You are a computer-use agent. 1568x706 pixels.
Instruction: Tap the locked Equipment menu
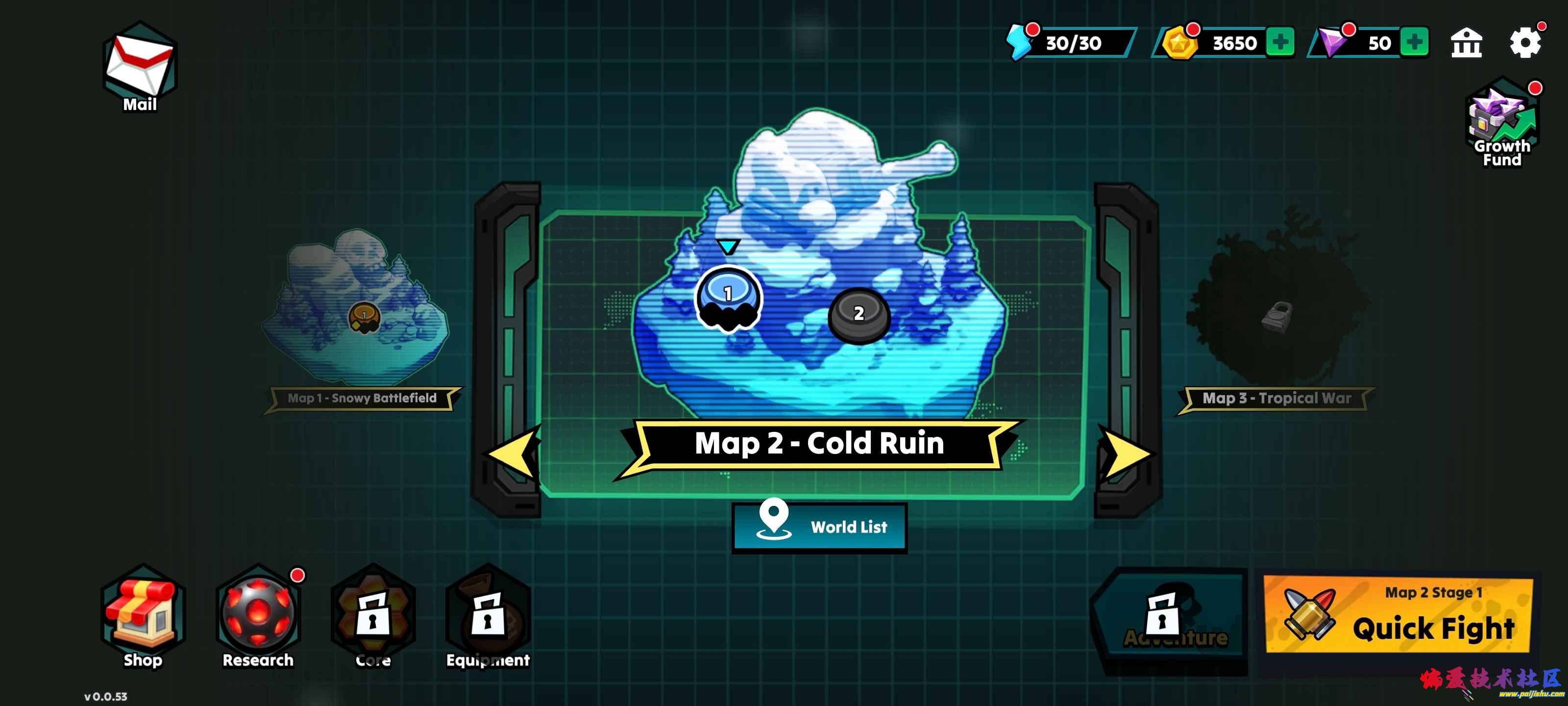tap(488, 616)
